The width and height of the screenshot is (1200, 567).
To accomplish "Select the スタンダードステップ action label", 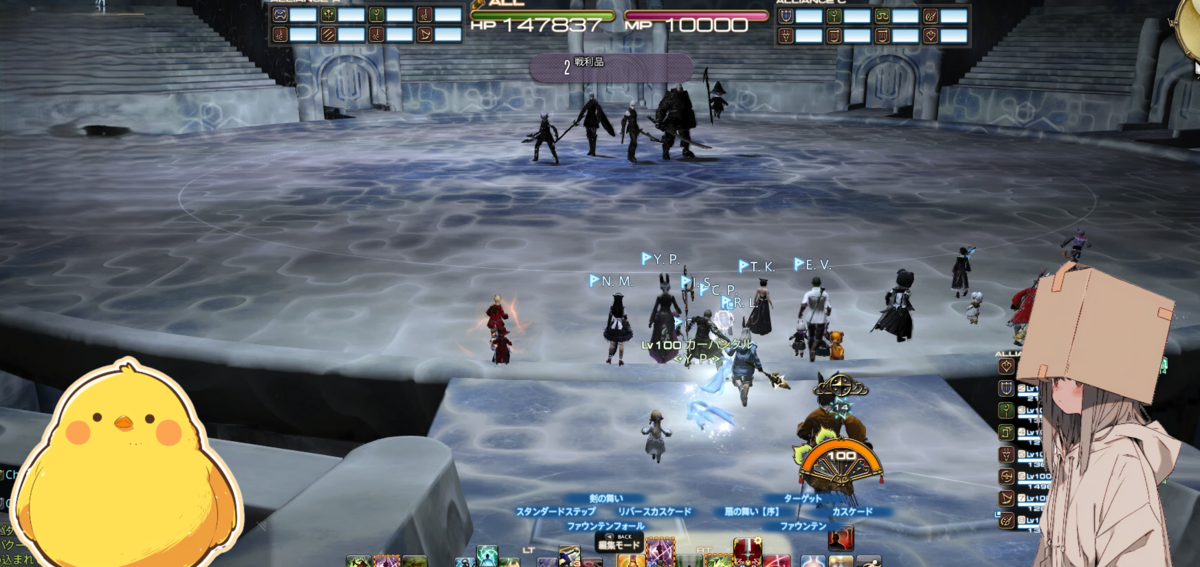I will tap(555, 511).
